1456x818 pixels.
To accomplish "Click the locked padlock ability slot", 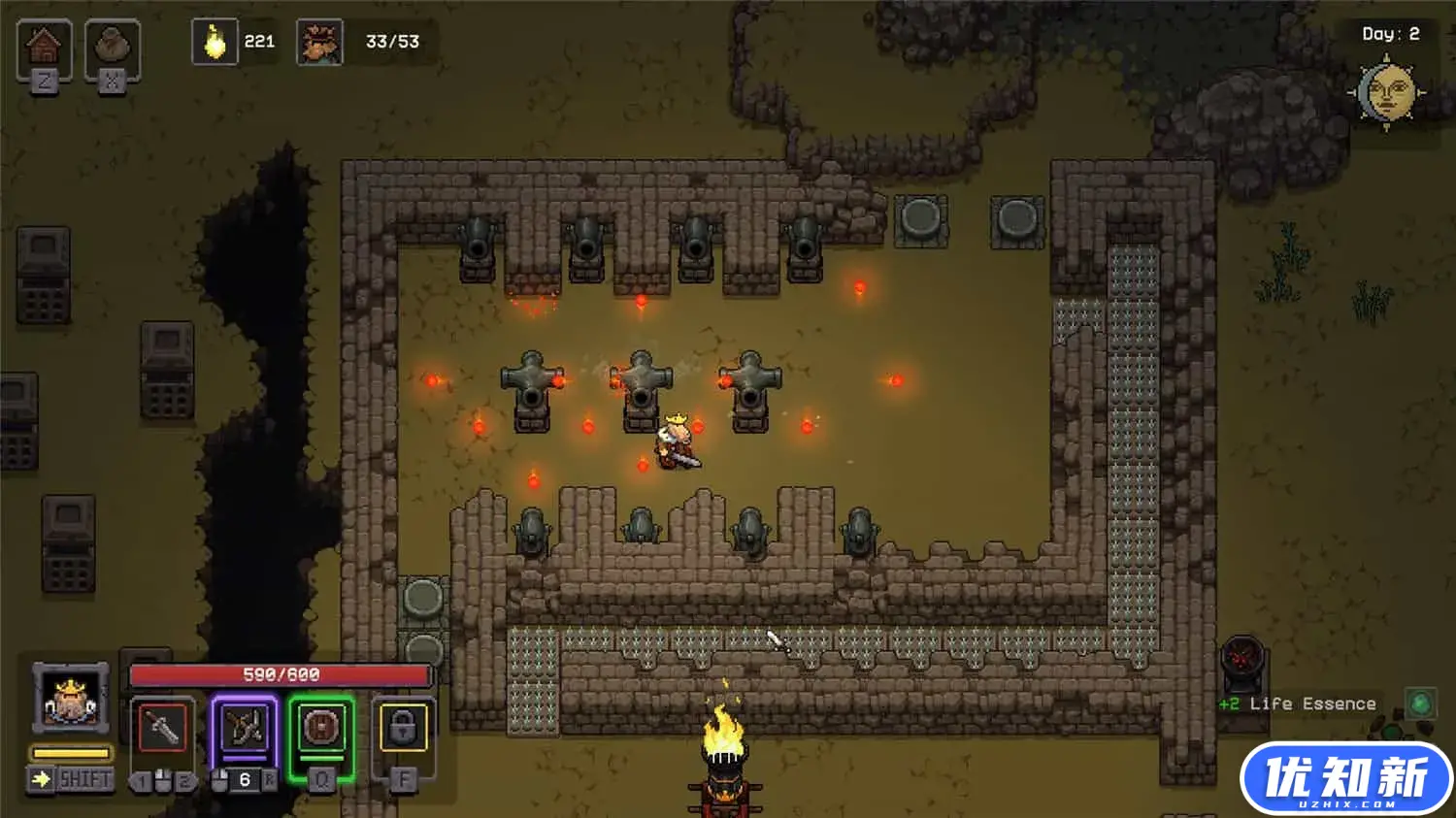I will click(403, 728).
